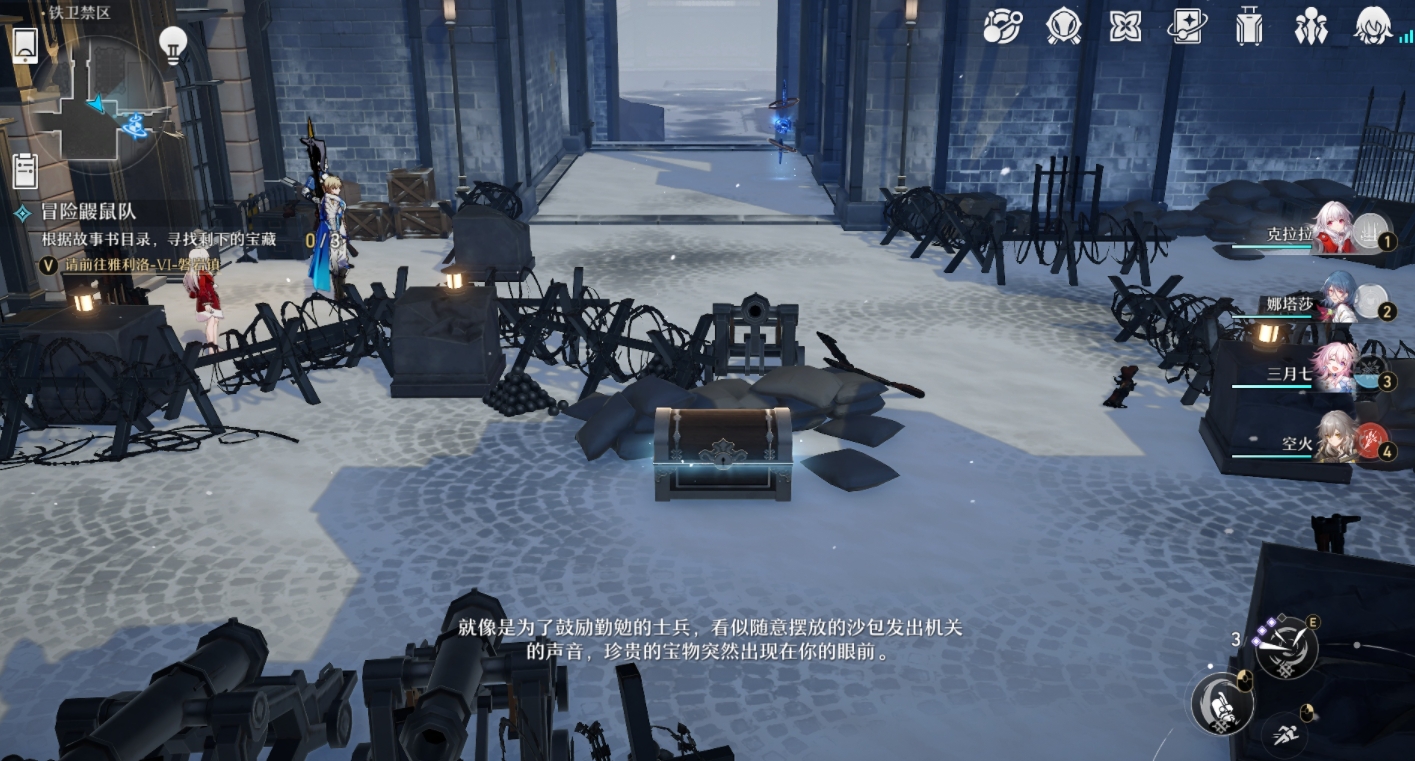Open the mission log clipboard icon
1415x761 pixels.
[25, 169]
